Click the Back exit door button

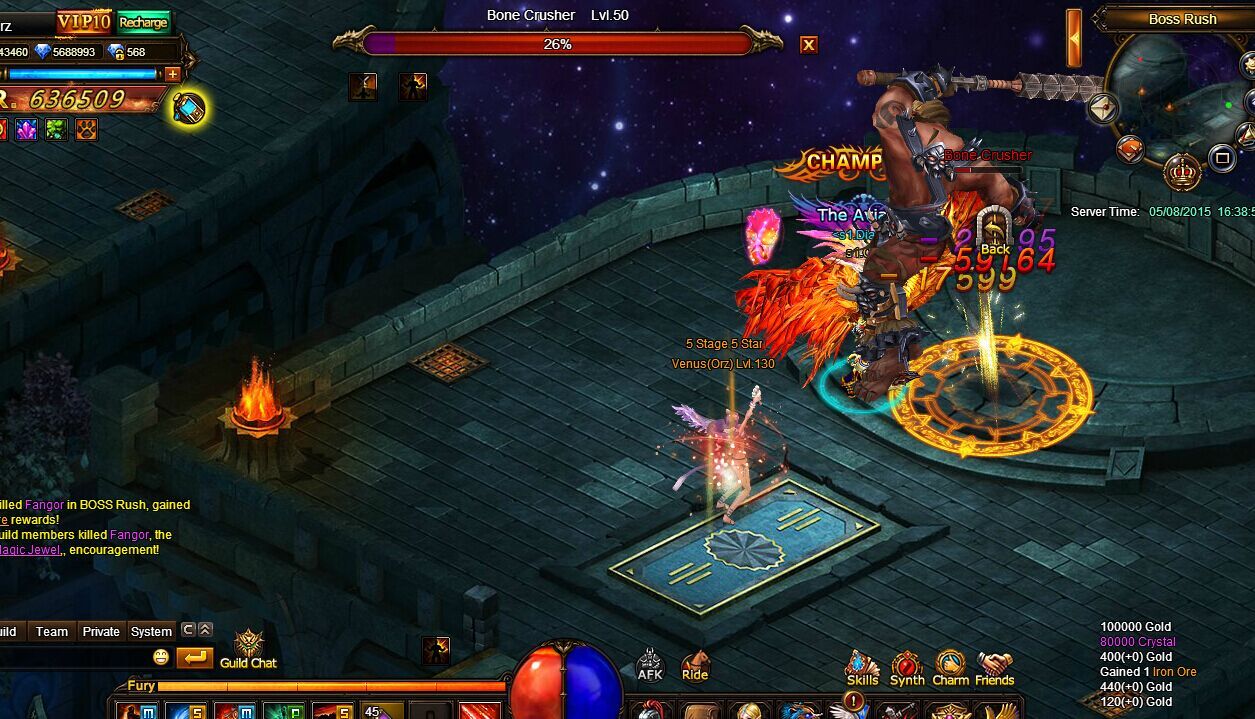pos(994,232)
